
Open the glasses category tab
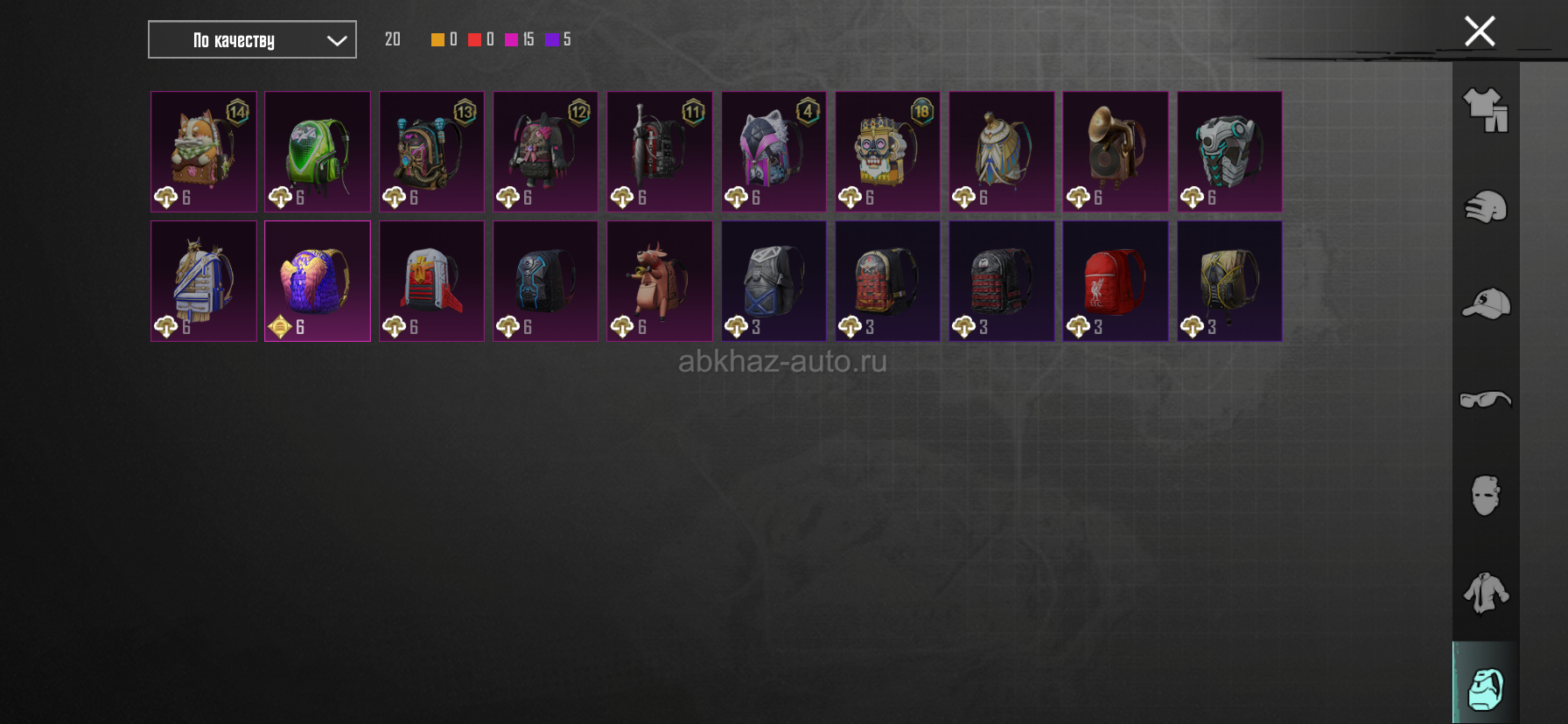(1486, 400)
